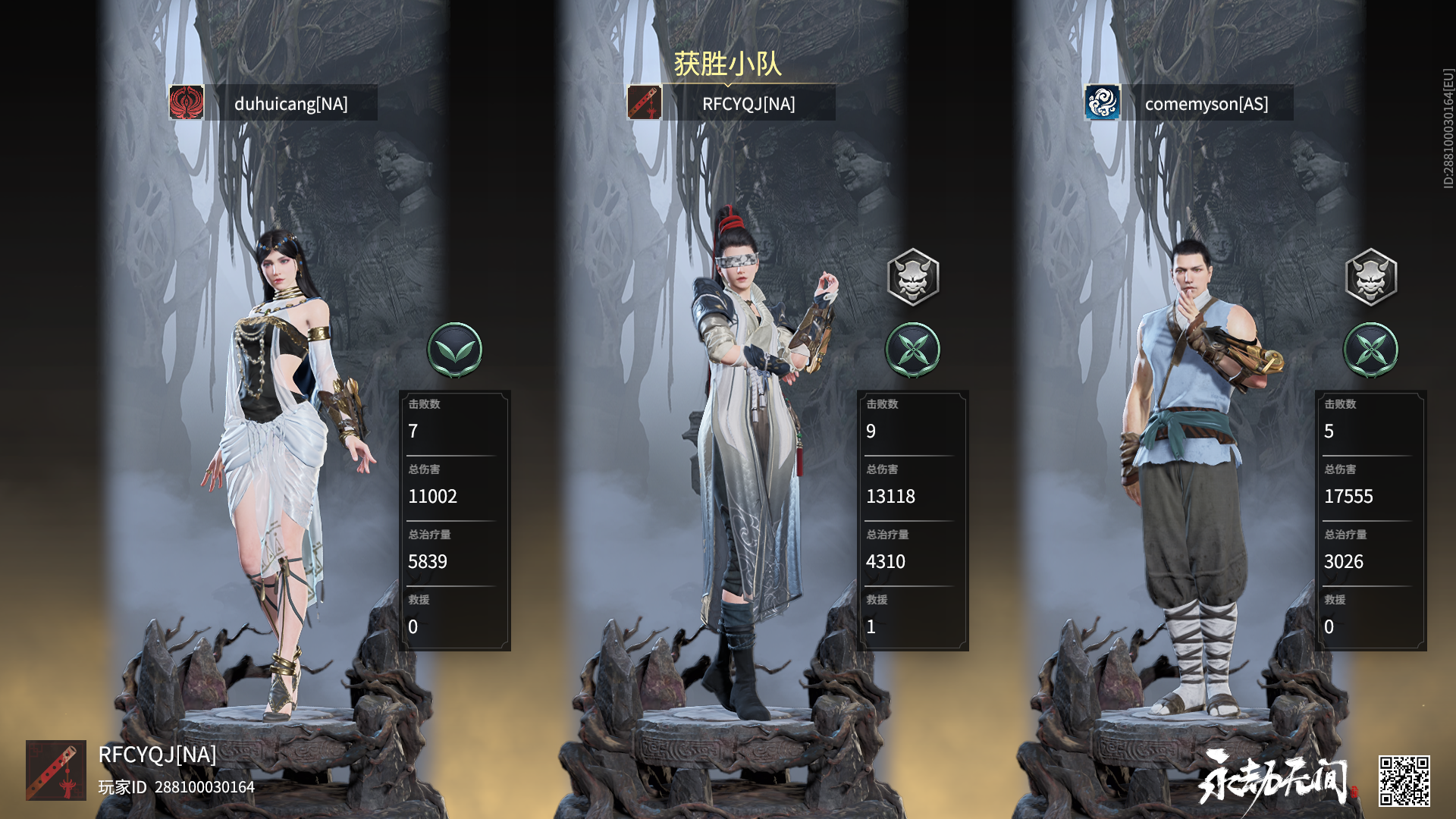Viewport: 1456px width, 819px height.
Task: Click RFCYQJ's red flute avatar icon
Action: click(644, 103)
